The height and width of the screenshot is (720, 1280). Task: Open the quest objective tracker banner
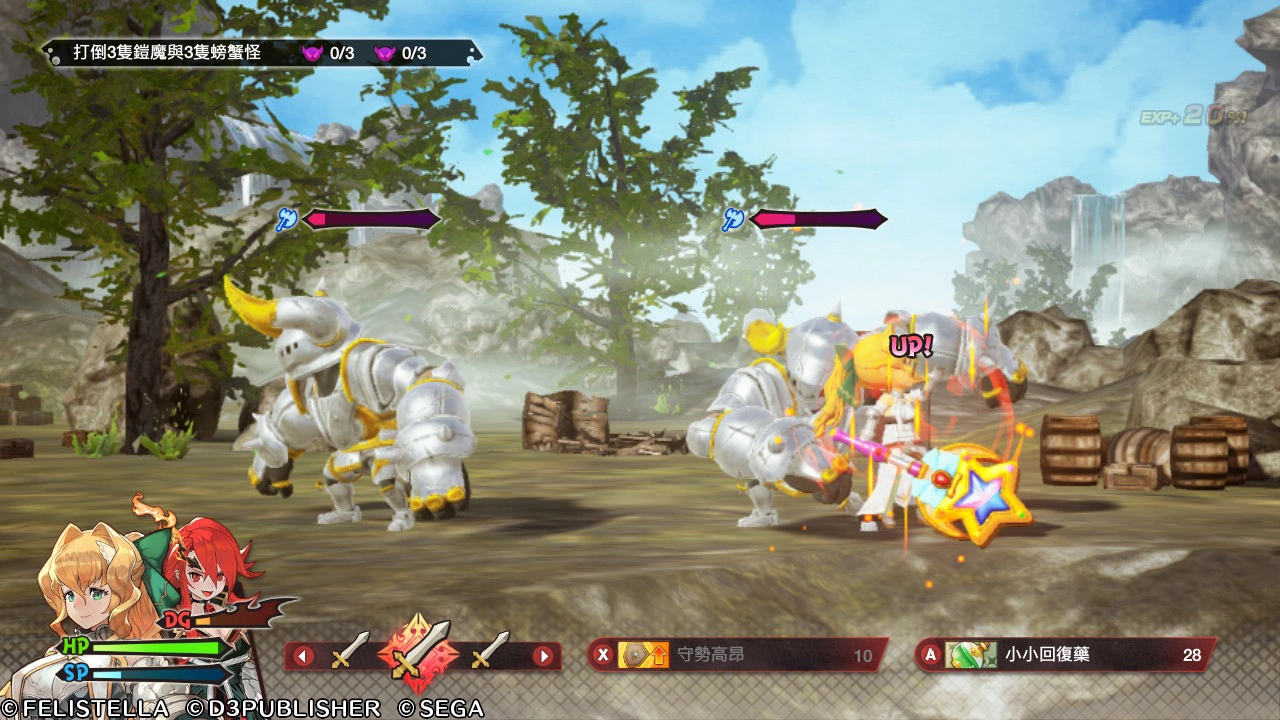pyautogui.click(x=262, y=52)
